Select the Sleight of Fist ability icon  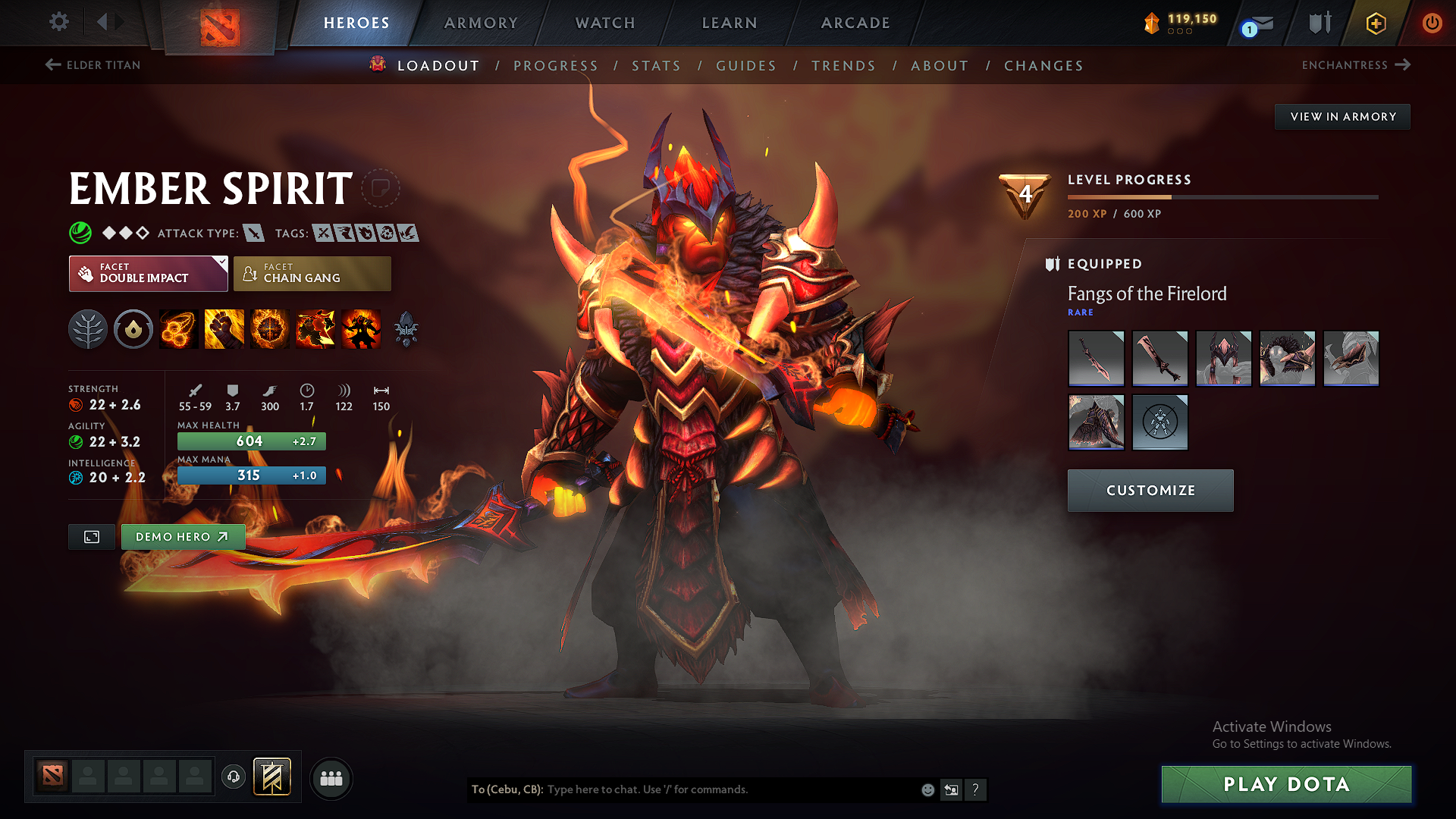[x=224, y=329]
